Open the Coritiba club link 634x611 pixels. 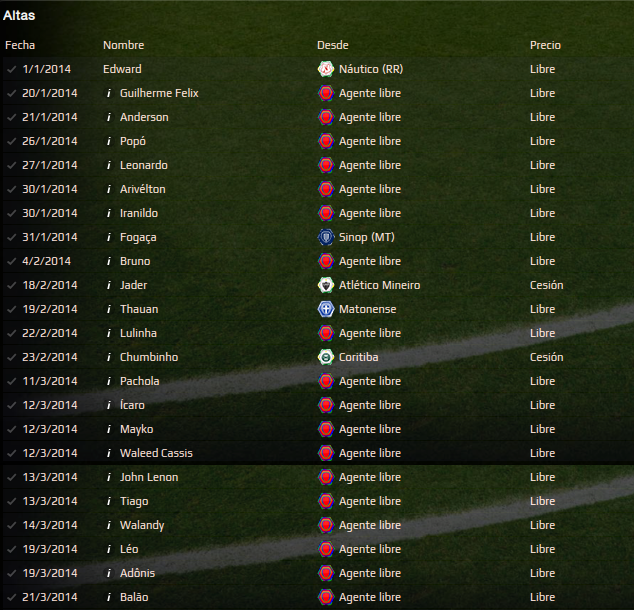pos(358,357)
